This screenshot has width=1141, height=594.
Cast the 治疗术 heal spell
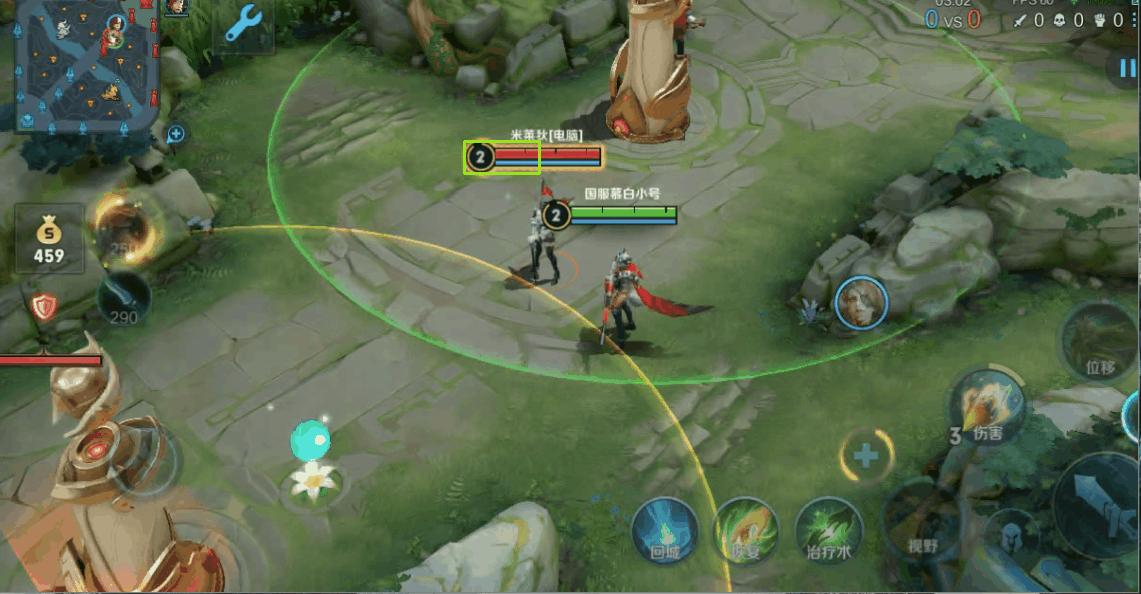coord(829,530)
